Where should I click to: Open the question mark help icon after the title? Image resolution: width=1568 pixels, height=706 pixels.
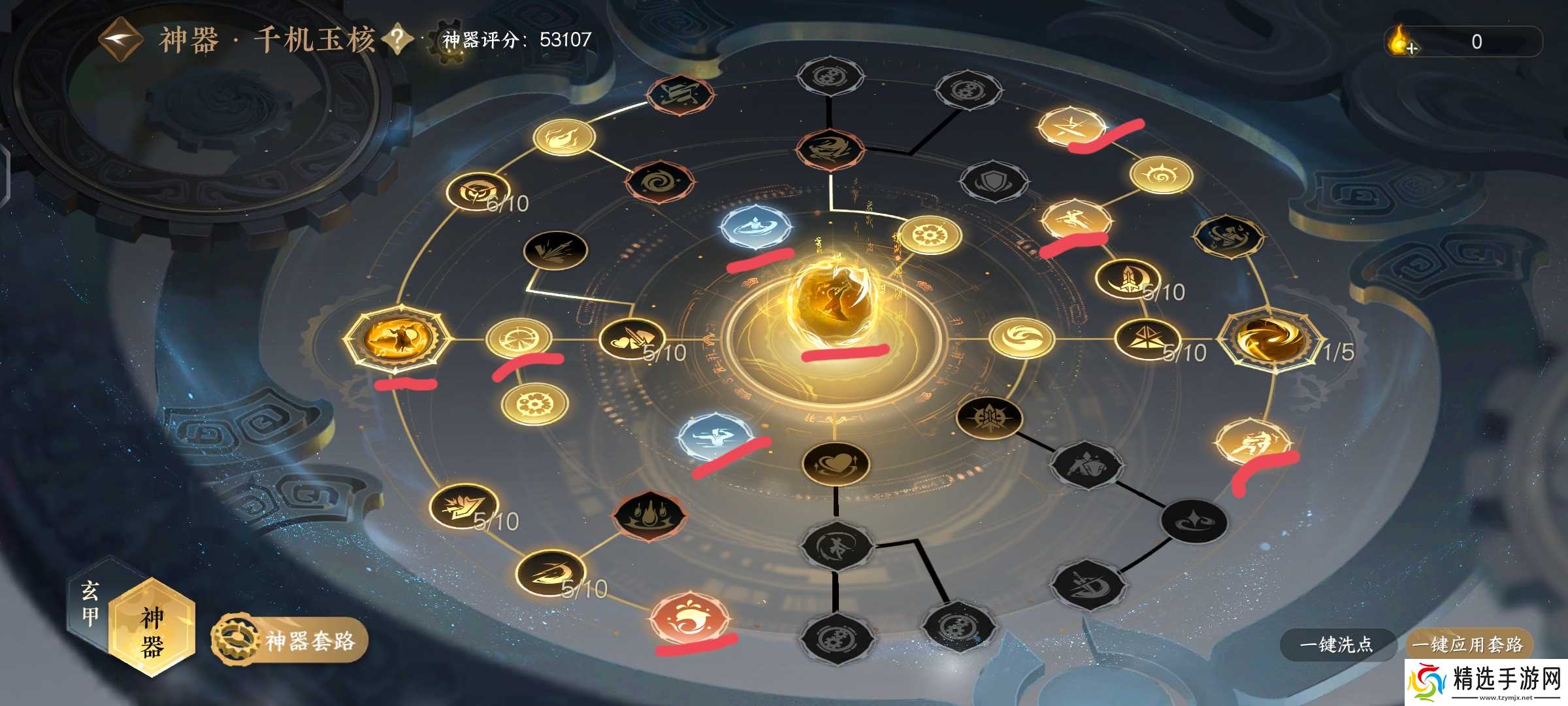pos(397,38)
